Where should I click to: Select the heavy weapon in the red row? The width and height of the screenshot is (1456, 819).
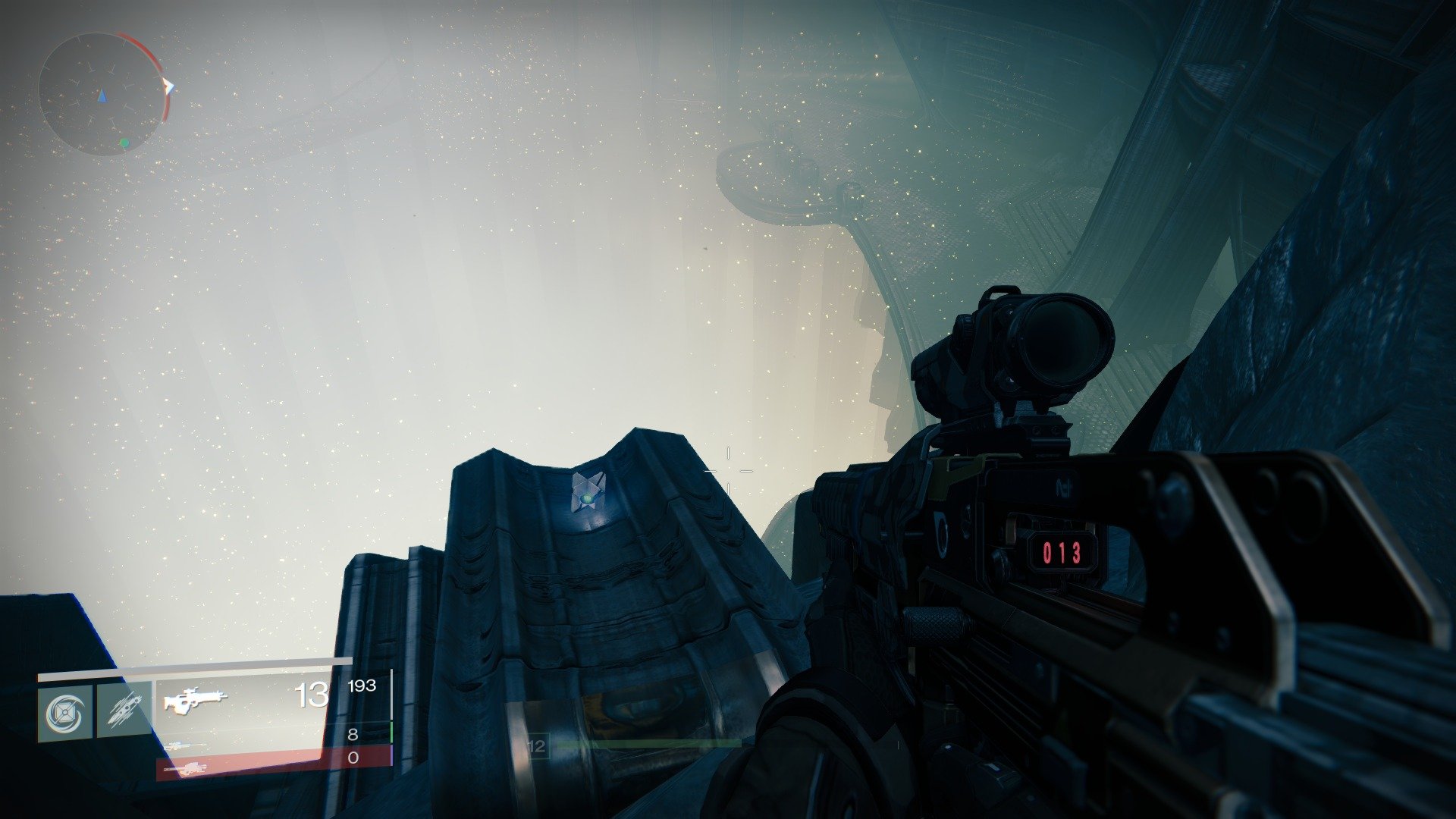tap(185, 768)
